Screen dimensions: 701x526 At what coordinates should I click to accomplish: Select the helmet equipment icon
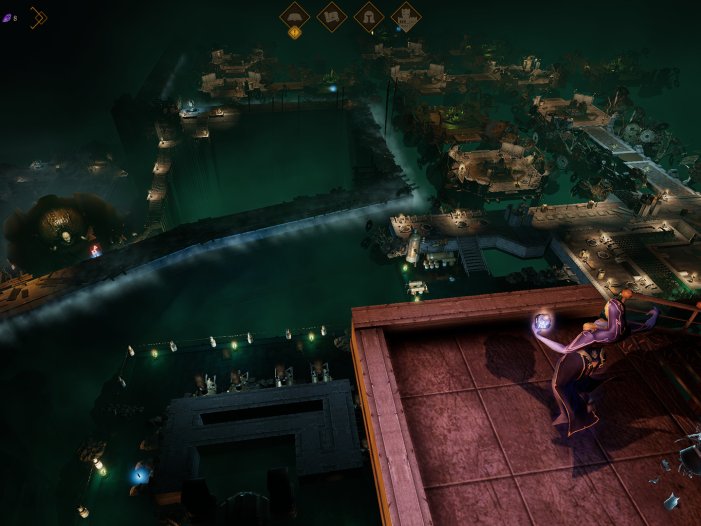tap(369, 16)
